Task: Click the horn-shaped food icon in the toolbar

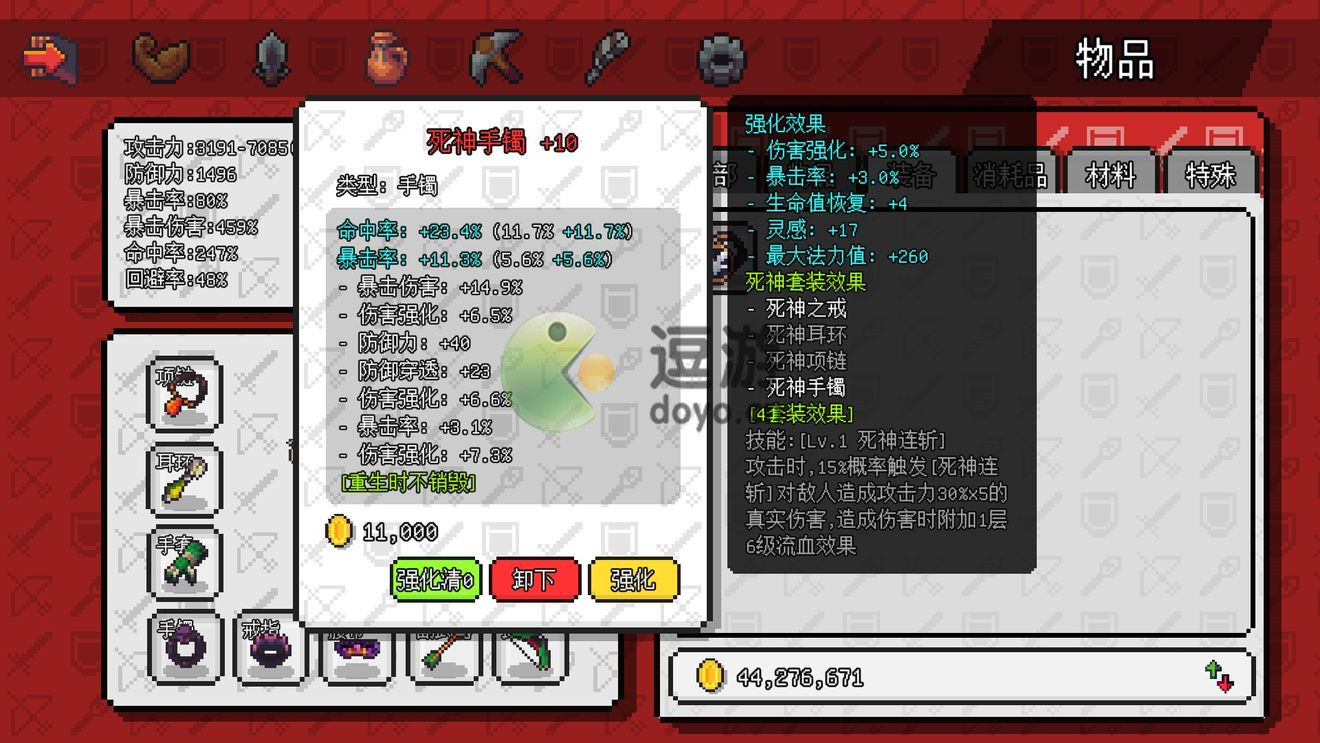Action: [x=160, y=57]
